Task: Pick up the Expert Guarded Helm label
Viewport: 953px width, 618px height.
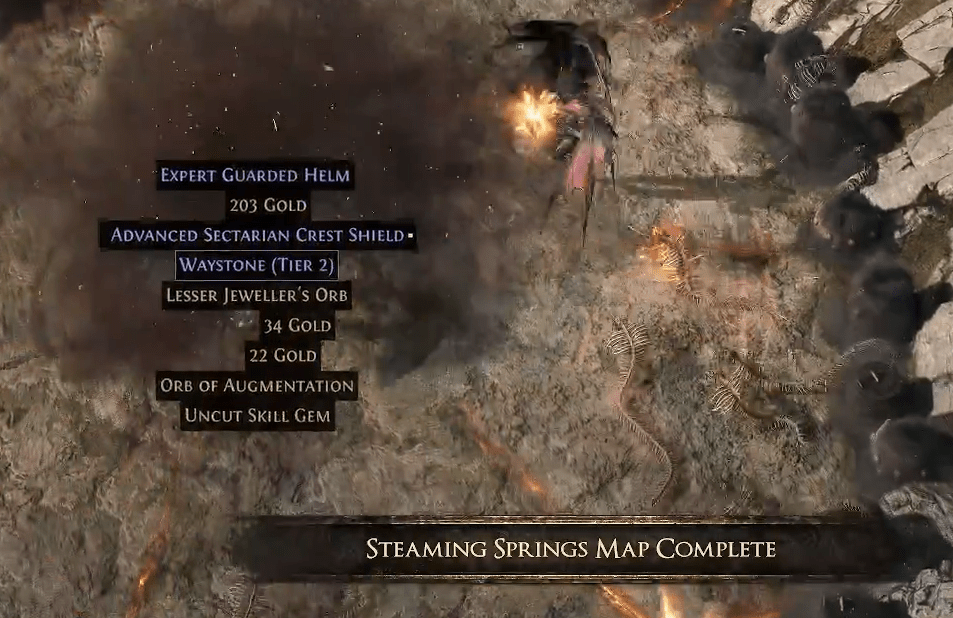Action: click(256, 176)
